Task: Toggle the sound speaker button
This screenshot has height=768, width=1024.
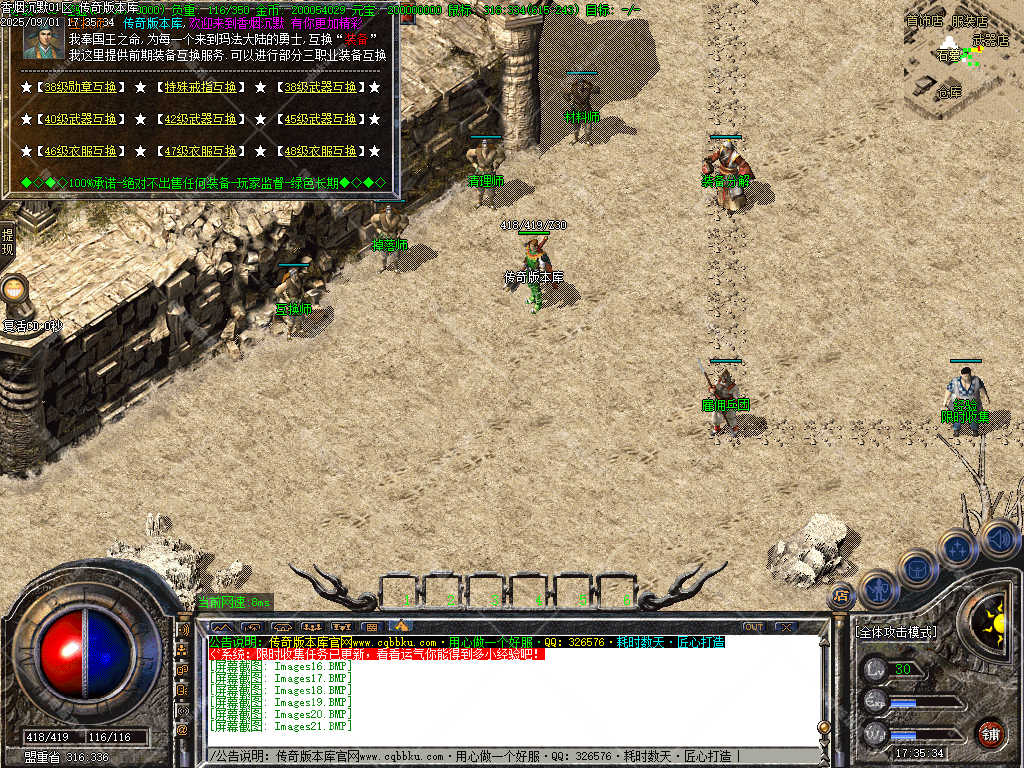Action: pos(999,539)
